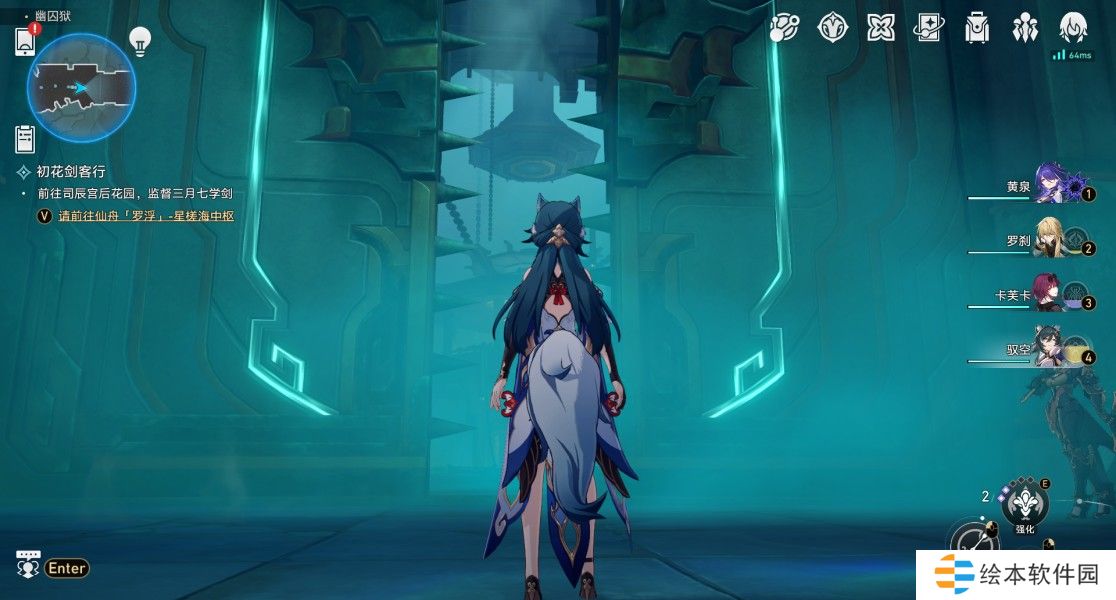Open the four-petal flower icon

coord(881,28)
